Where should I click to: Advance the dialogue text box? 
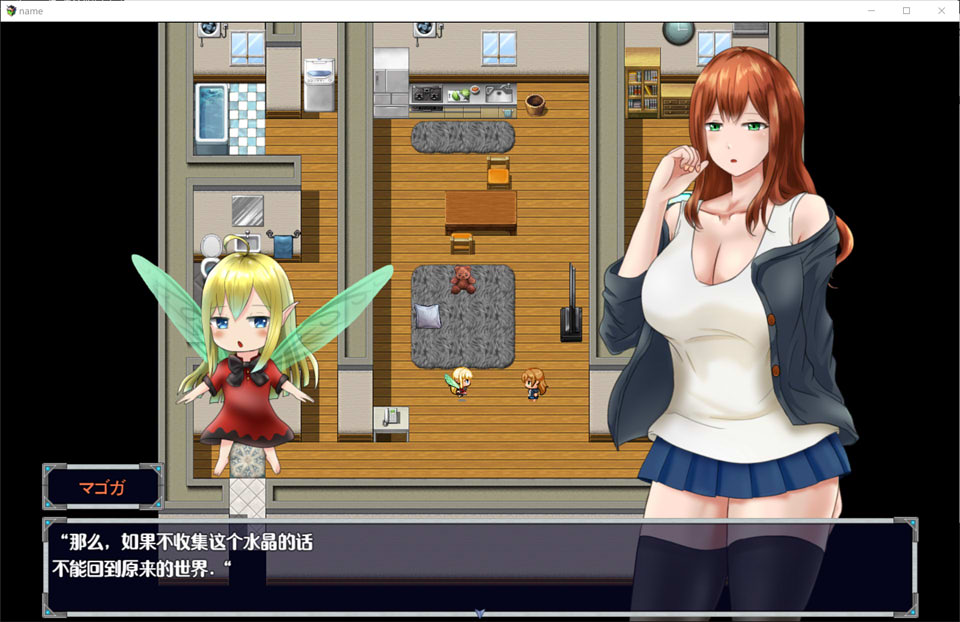[x=478, y=565]
